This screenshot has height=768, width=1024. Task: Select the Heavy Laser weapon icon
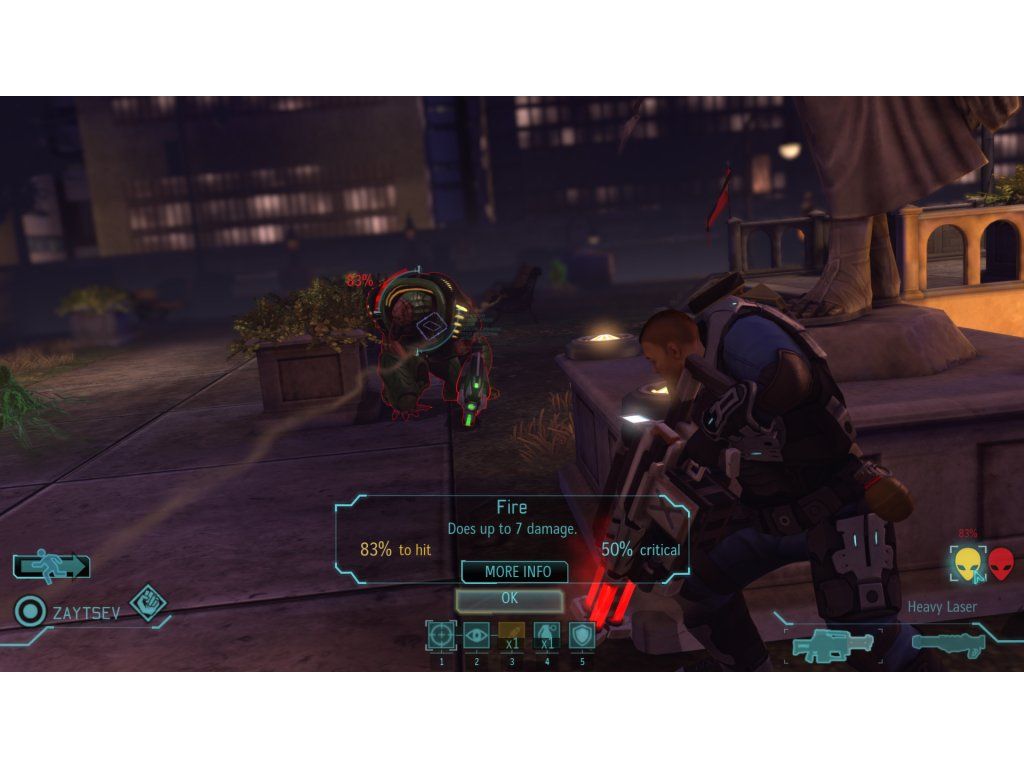tap(832, 645)
